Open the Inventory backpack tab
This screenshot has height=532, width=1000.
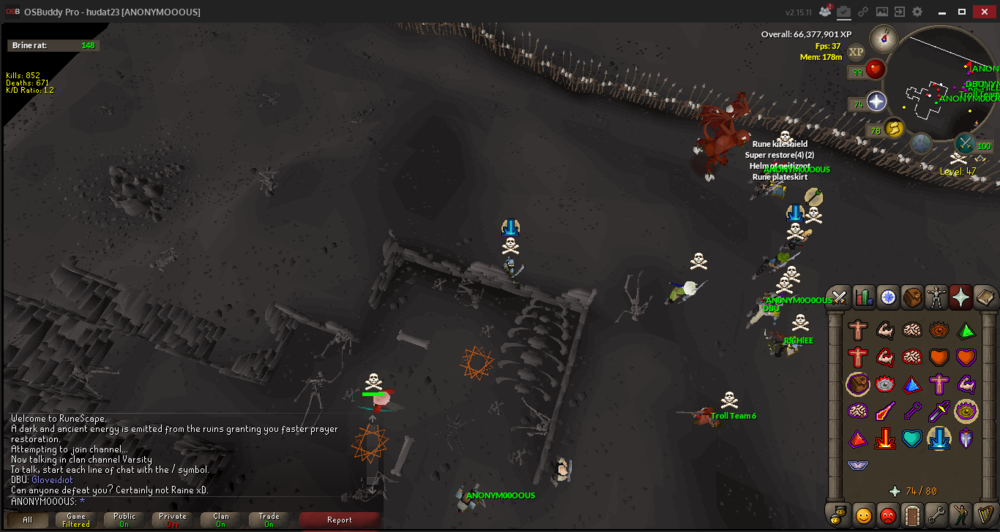point(912,297)
